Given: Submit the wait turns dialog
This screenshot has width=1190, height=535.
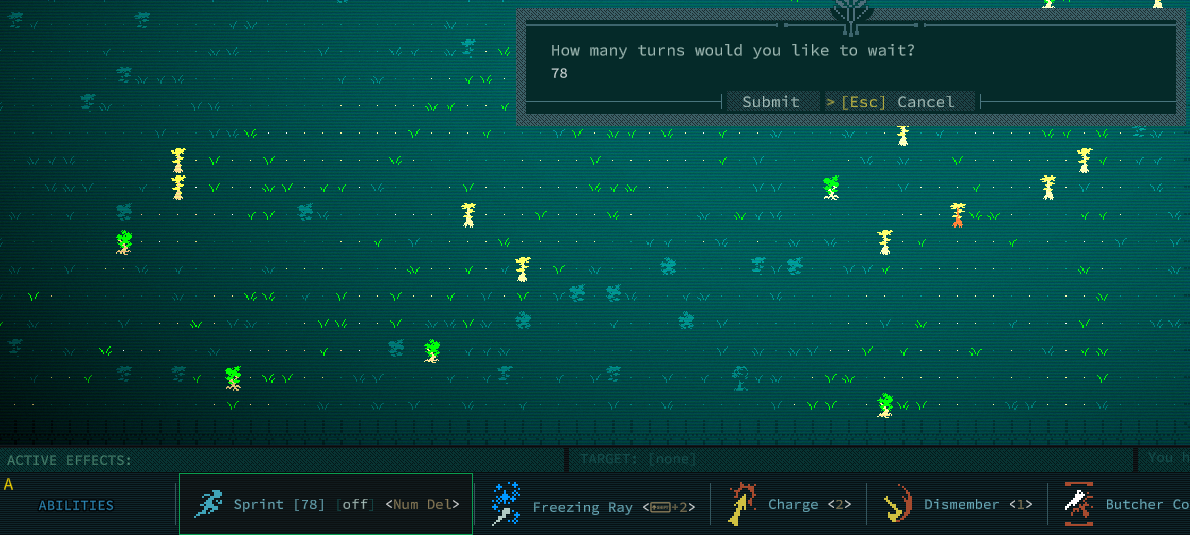Looking at the screenshot, I should pos(770,102).
